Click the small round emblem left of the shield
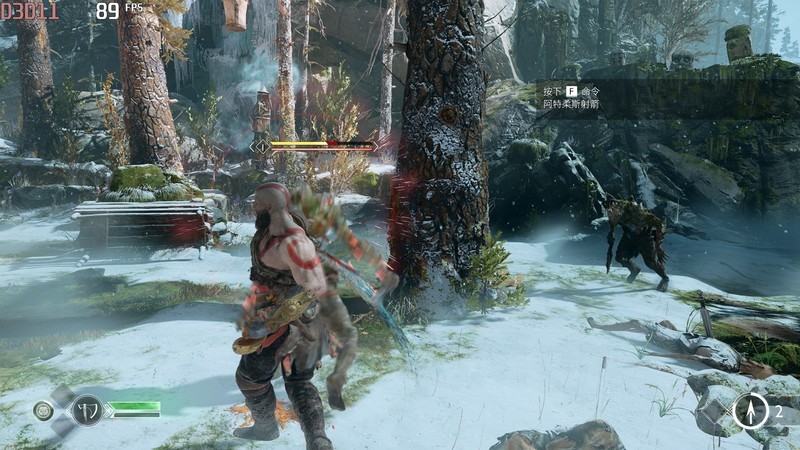This screenshot has height=450, width=800. 43,410
